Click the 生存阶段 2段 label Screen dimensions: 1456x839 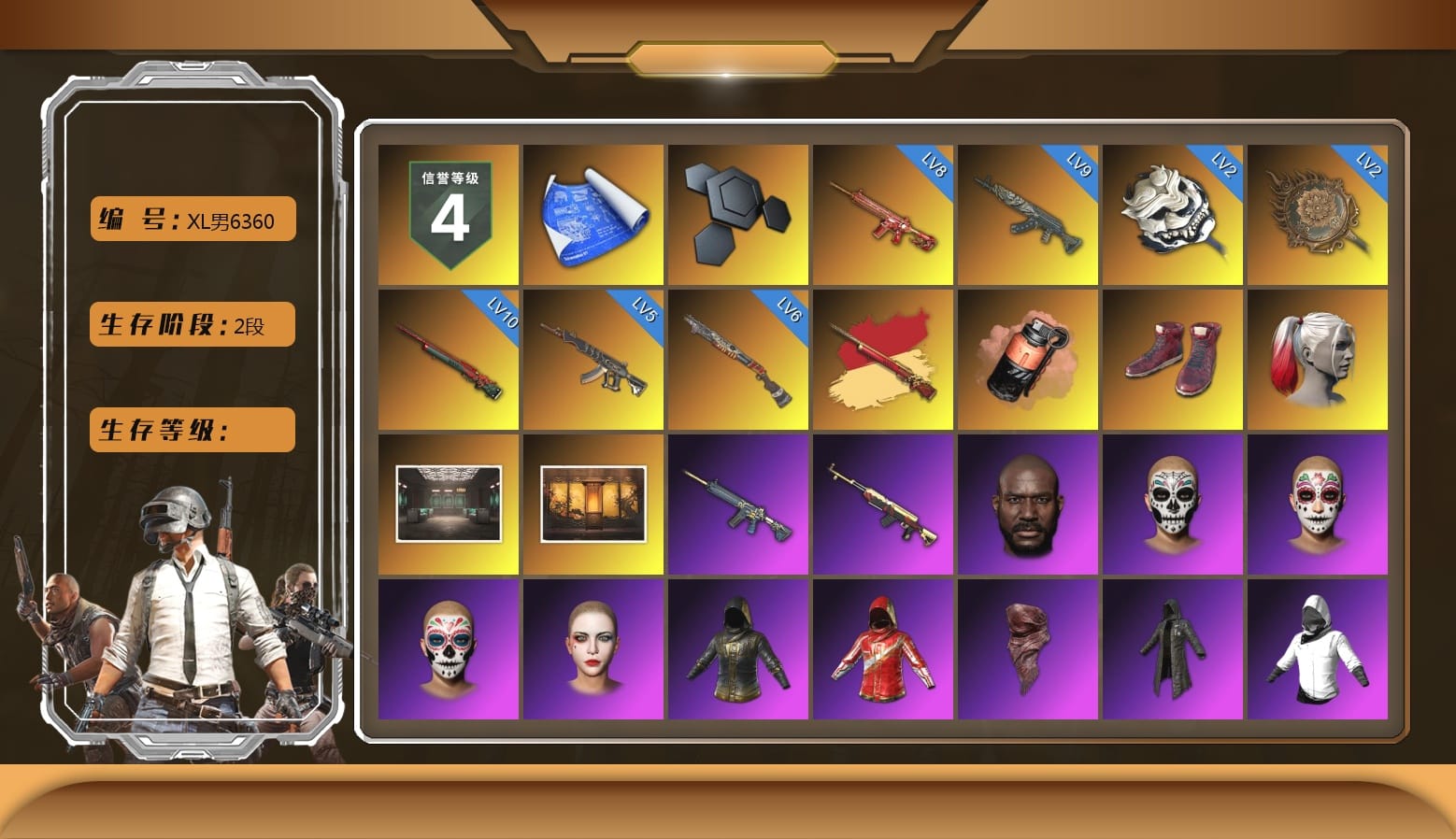tap(191, 324)
